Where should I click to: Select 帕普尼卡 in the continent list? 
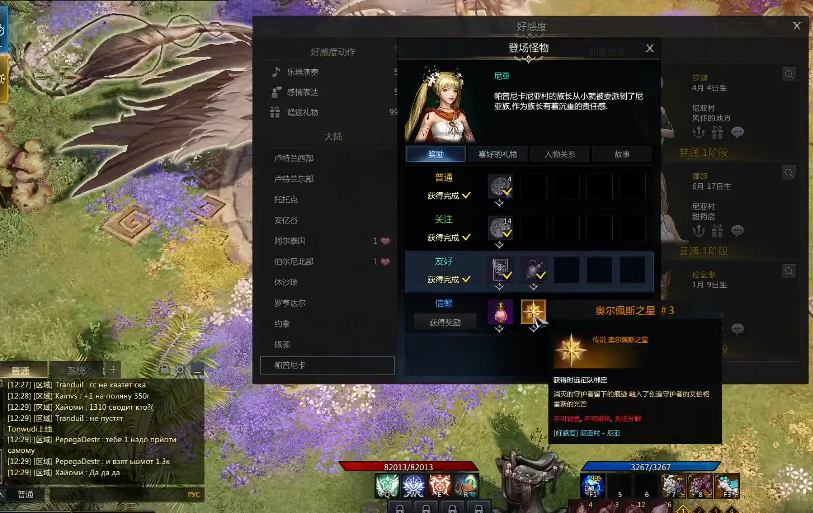click(290, 365)
